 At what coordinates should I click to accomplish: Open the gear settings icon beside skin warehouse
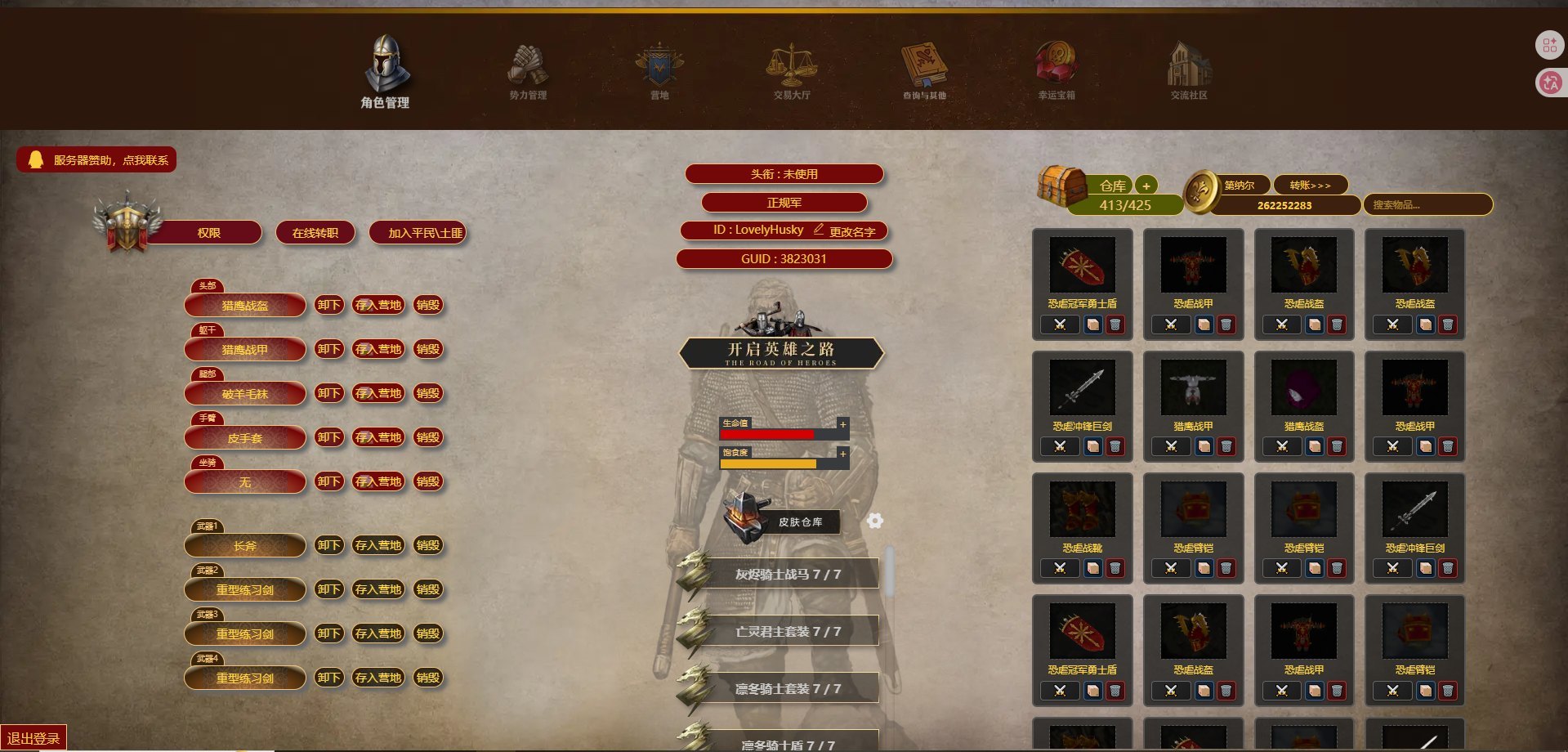click(x=875, y=521)
